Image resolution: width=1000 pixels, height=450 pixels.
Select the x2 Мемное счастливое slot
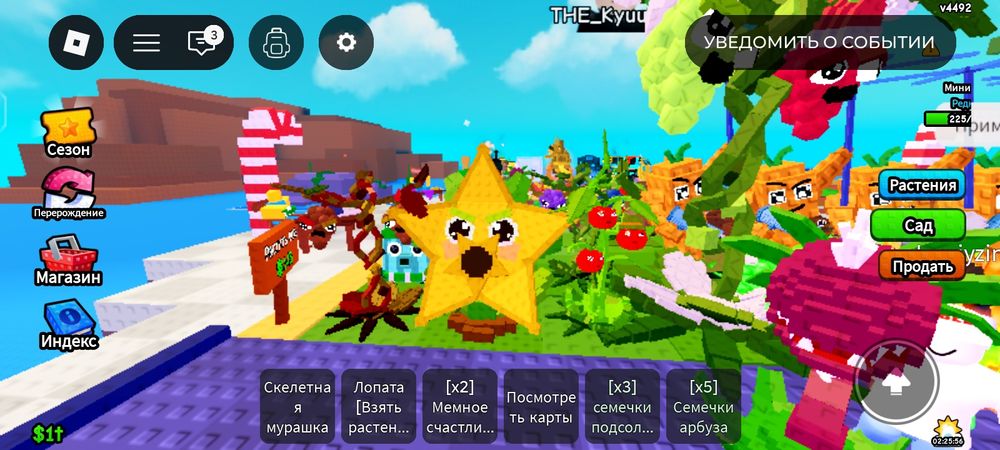(460, 407)
